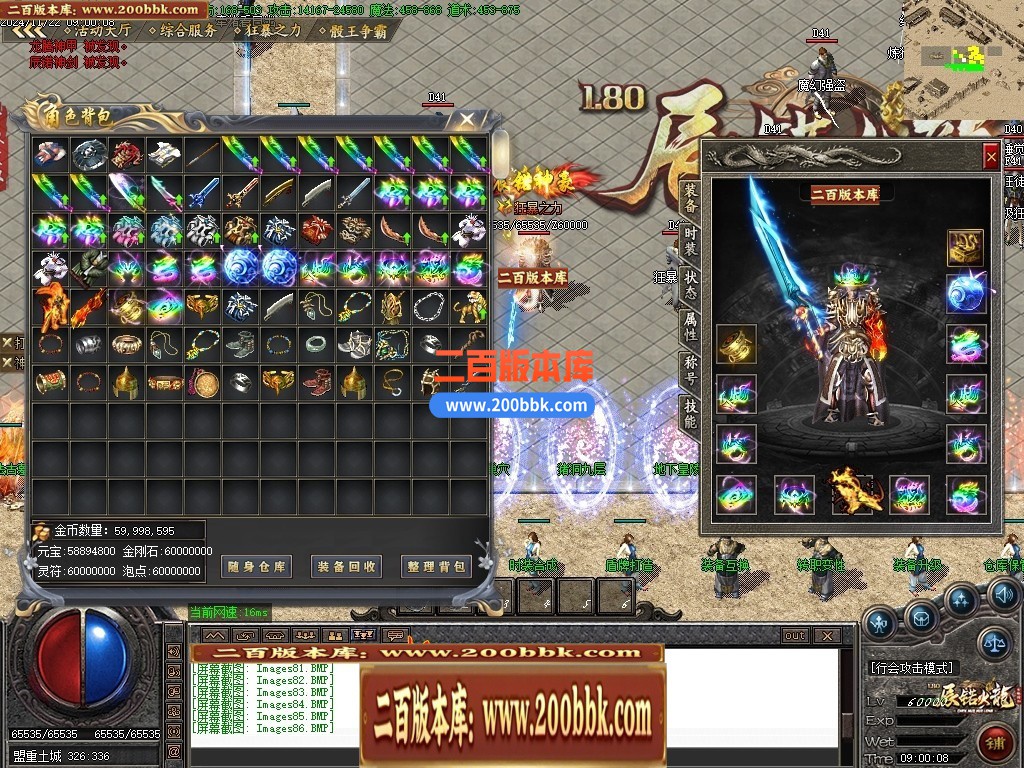Switch to the 称号 title tab

click(690, 368)
